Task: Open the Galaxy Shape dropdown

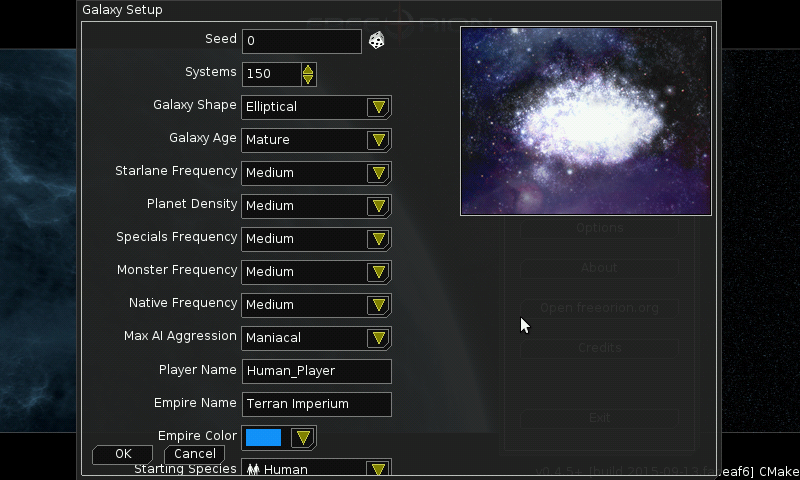Action: tap(316, 107)
